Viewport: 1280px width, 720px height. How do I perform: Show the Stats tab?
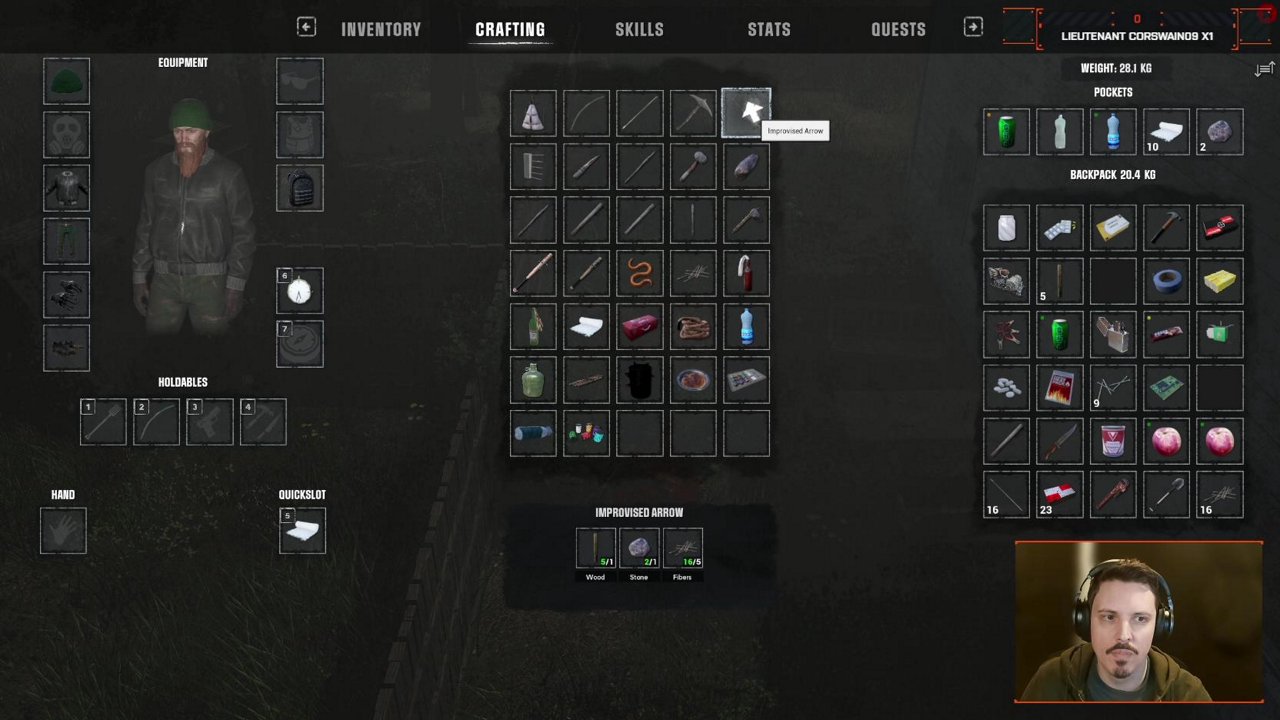769,30
